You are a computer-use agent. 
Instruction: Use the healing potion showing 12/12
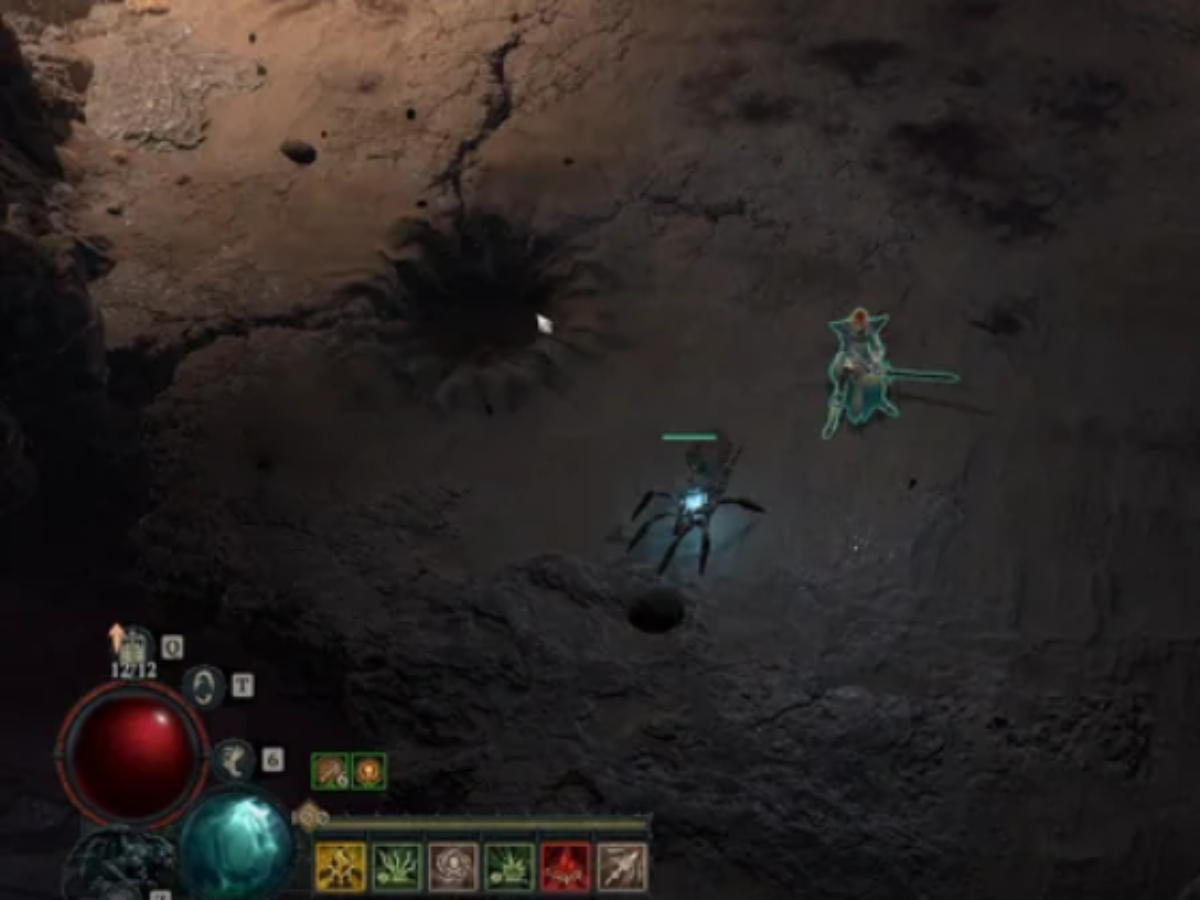pos(134,648)
